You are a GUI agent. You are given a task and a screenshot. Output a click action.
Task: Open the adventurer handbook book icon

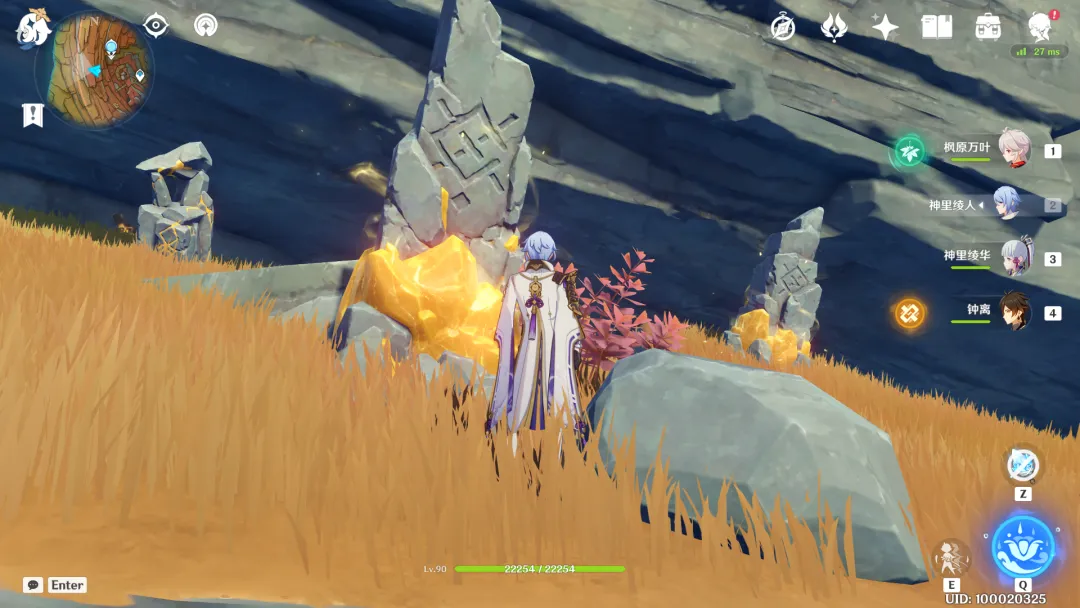coord(937,27)
